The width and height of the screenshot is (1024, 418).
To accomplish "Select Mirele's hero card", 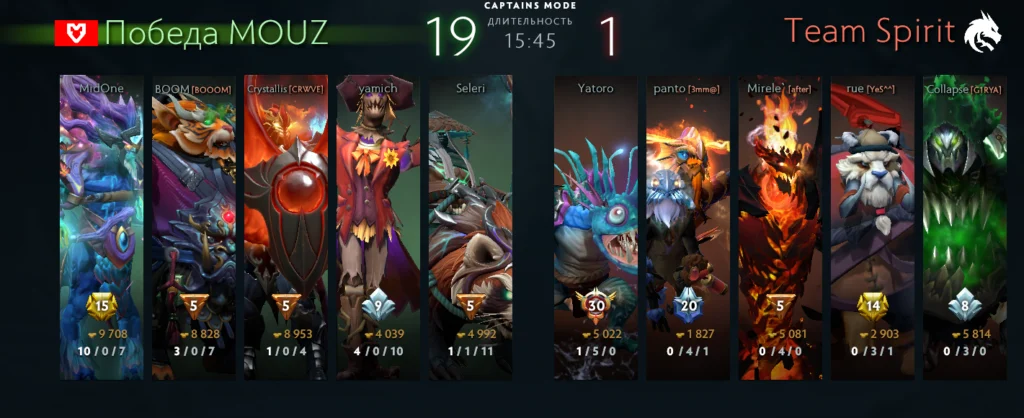I will [780, 225].
